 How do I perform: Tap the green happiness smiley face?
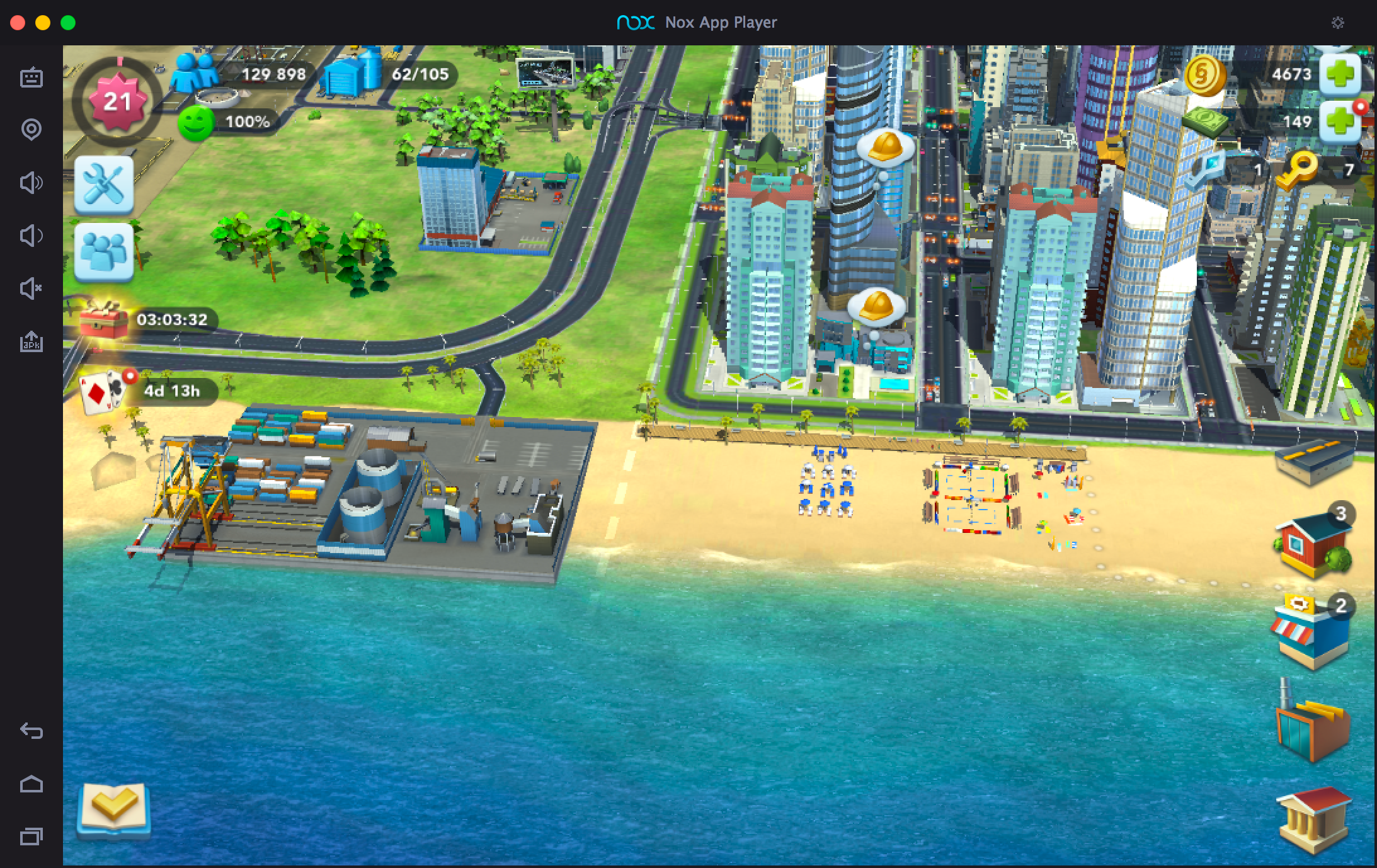pyautogui.click(x=196, y=122)
